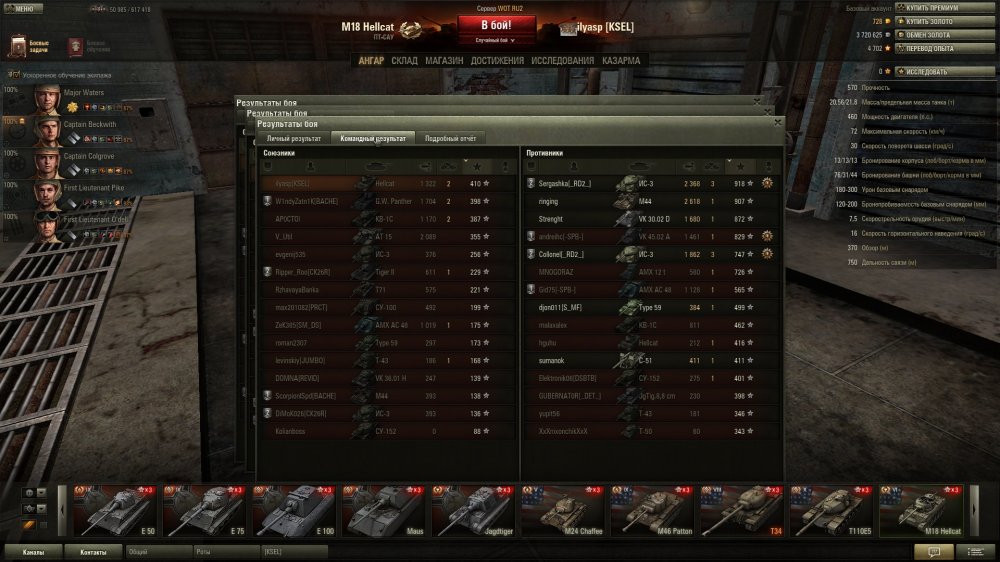This screenshot has width=1000, height=562.
Task: Go to the ДОСТИЖЕНИЯ section
Action: tap(497, 61)
